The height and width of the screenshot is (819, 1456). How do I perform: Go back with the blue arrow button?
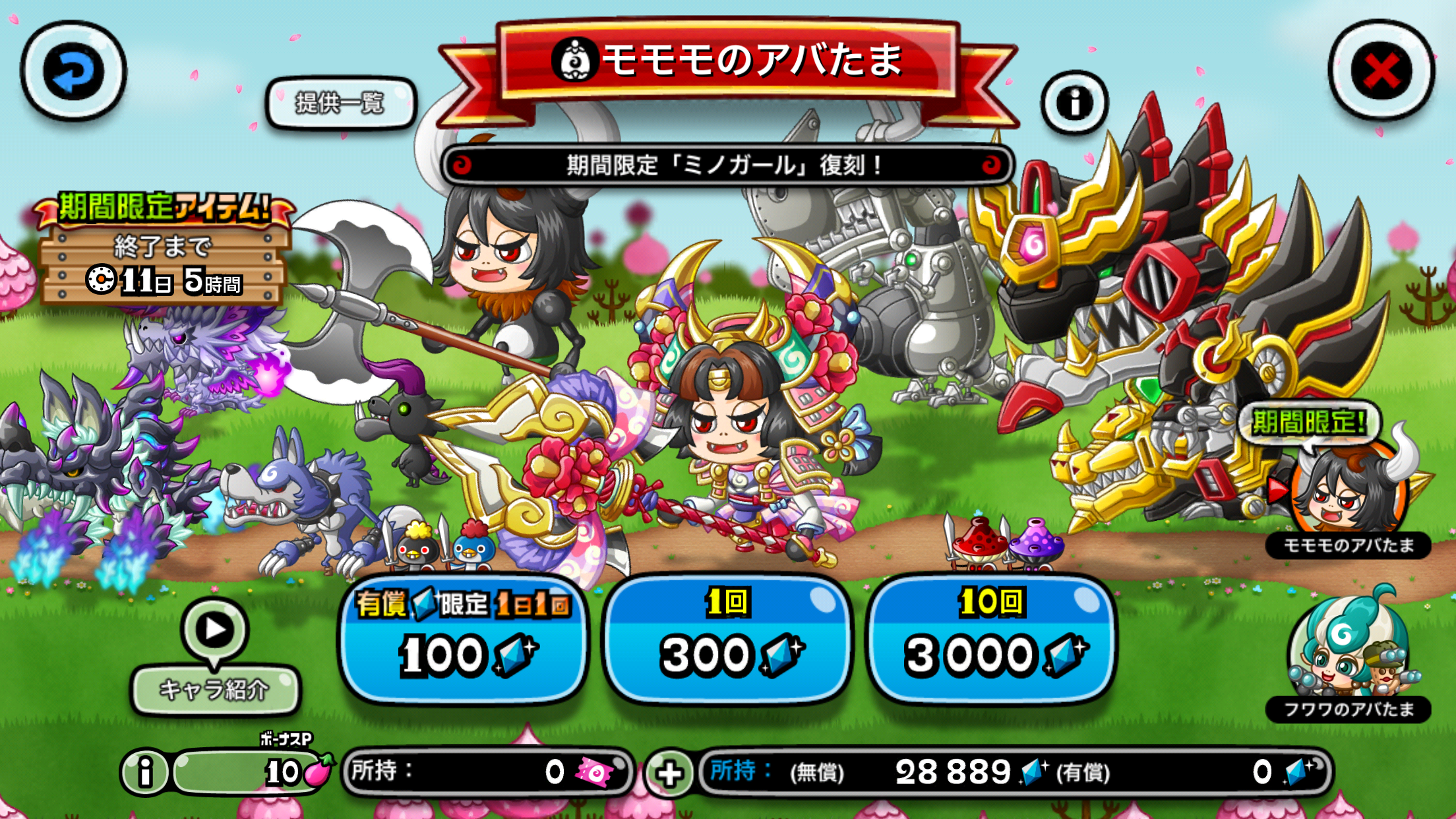(x=73, y=71)
